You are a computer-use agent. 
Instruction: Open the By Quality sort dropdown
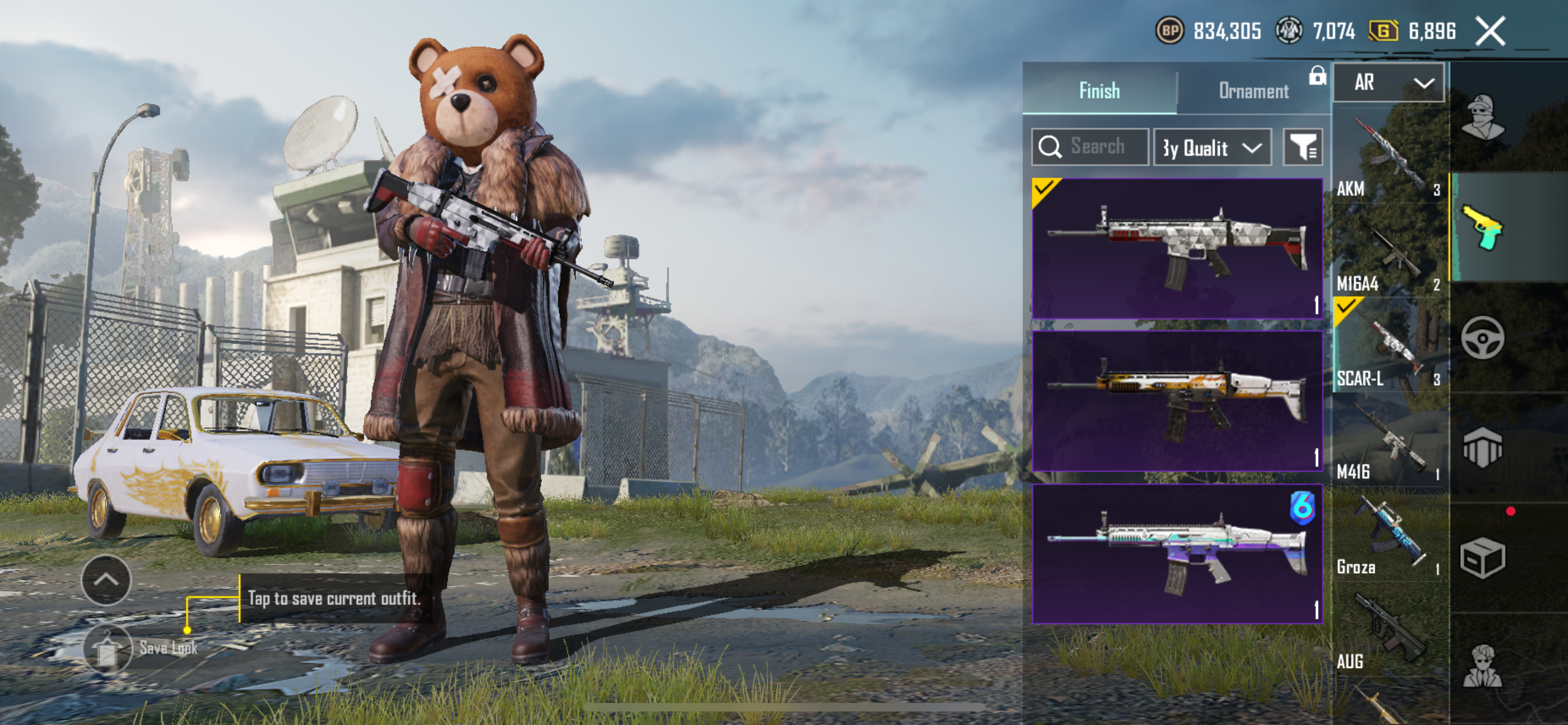[1211, 147]
